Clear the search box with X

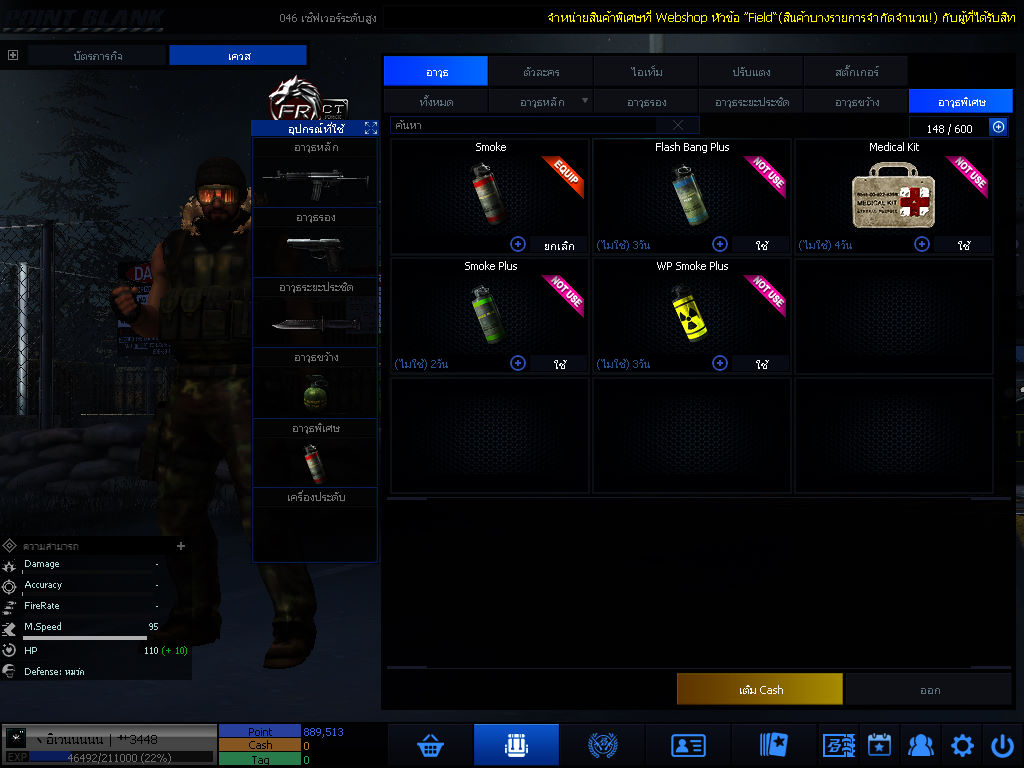tap(678, 125)
